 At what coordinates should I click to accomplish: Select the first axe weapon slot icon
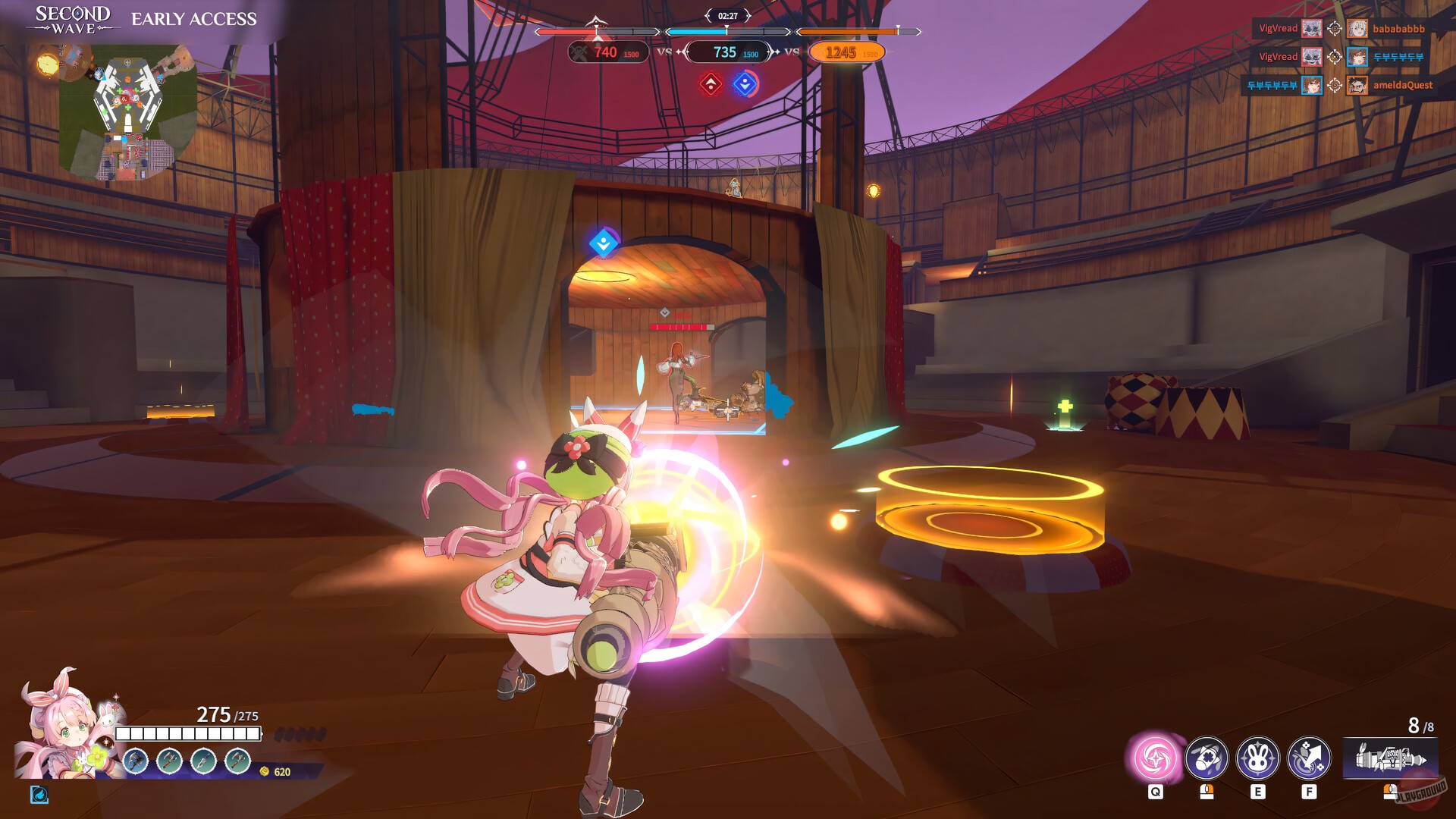click(x=134, y=763)
